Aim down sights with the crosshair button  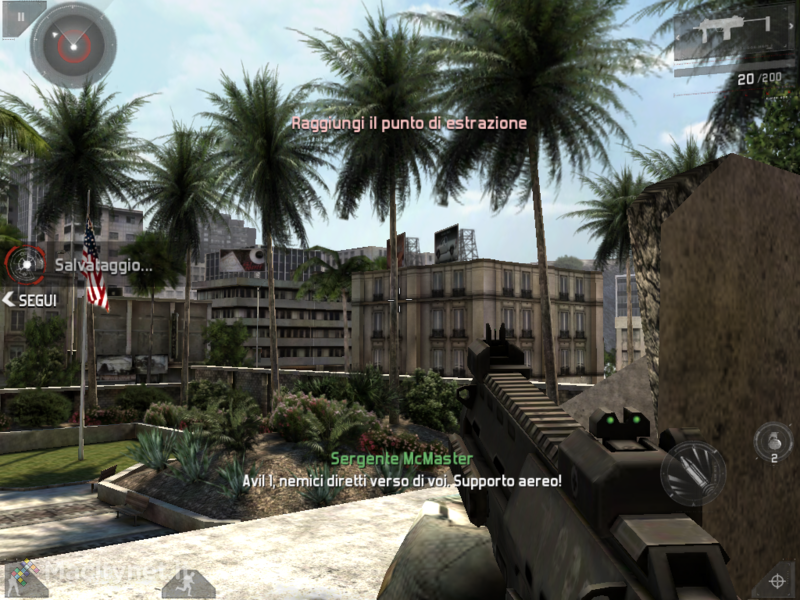coord(775,579)
